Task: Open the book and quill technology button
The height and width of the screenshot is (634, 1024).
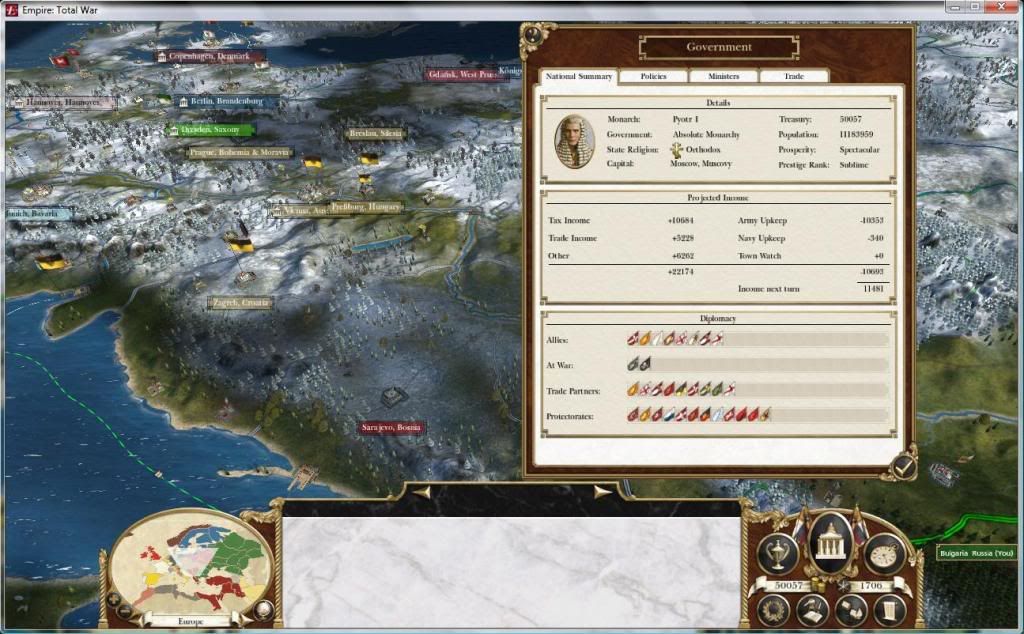Action: coord(812,609)
